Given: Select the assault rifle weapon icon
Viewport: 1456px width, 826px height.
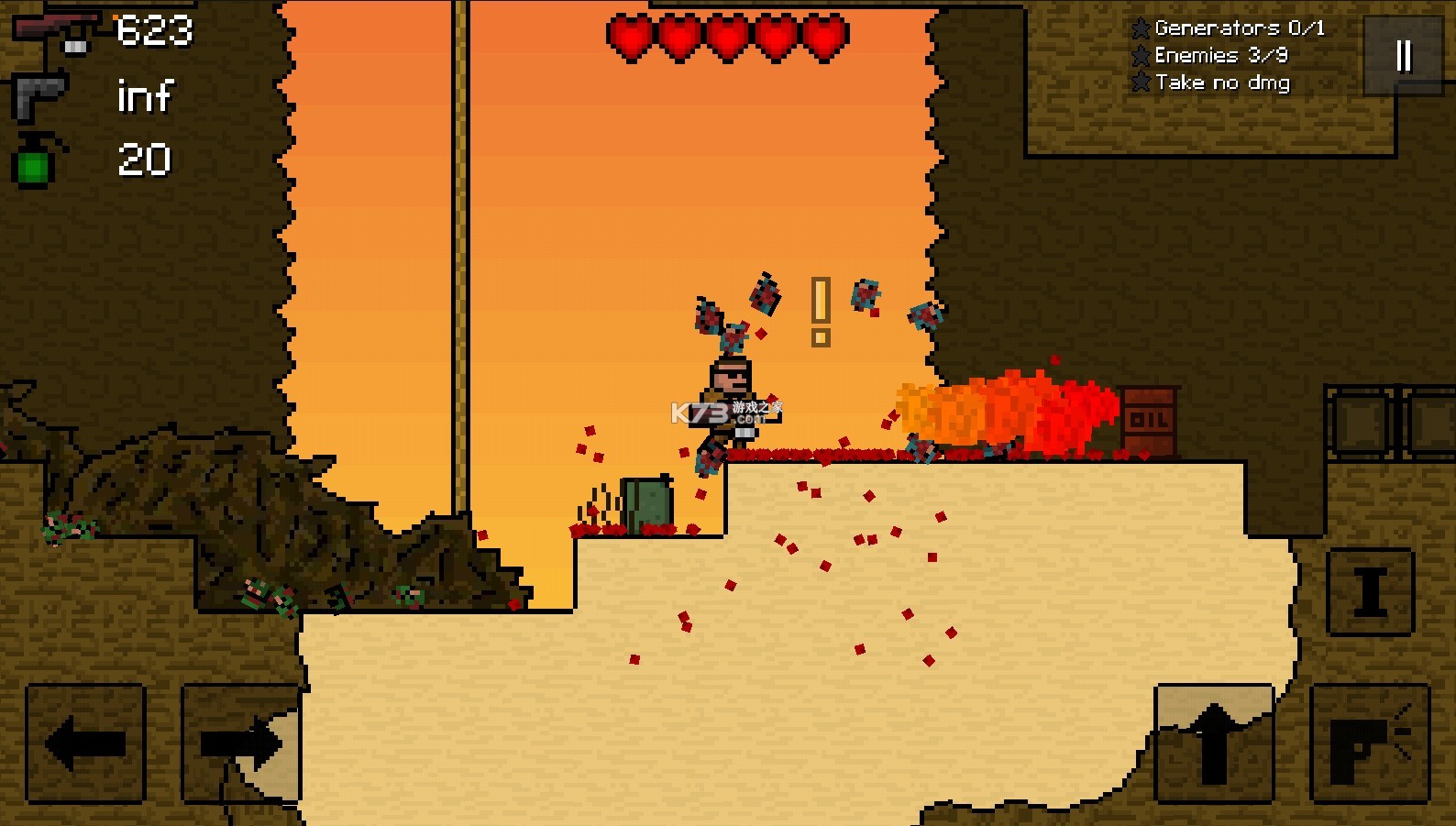Looking at the screenshot, I should [x=55, y=30].
